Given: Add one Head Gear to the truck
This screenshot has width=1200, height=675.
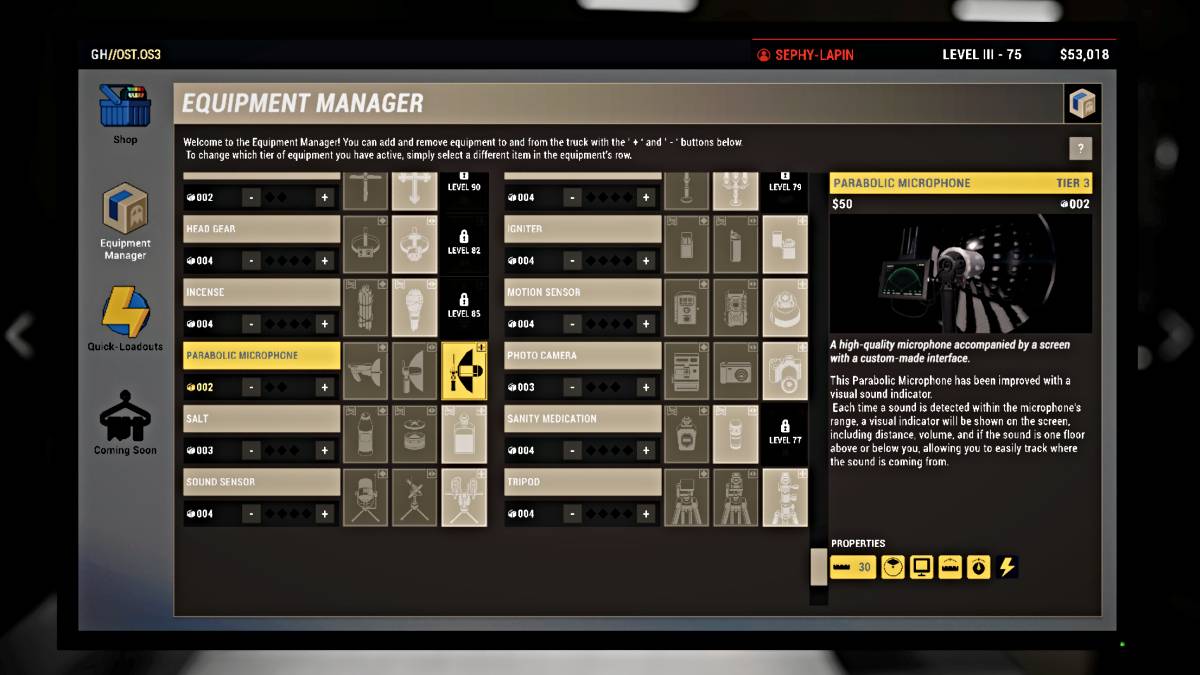Looking at the screenshot, I should click(x=324, y=261).
